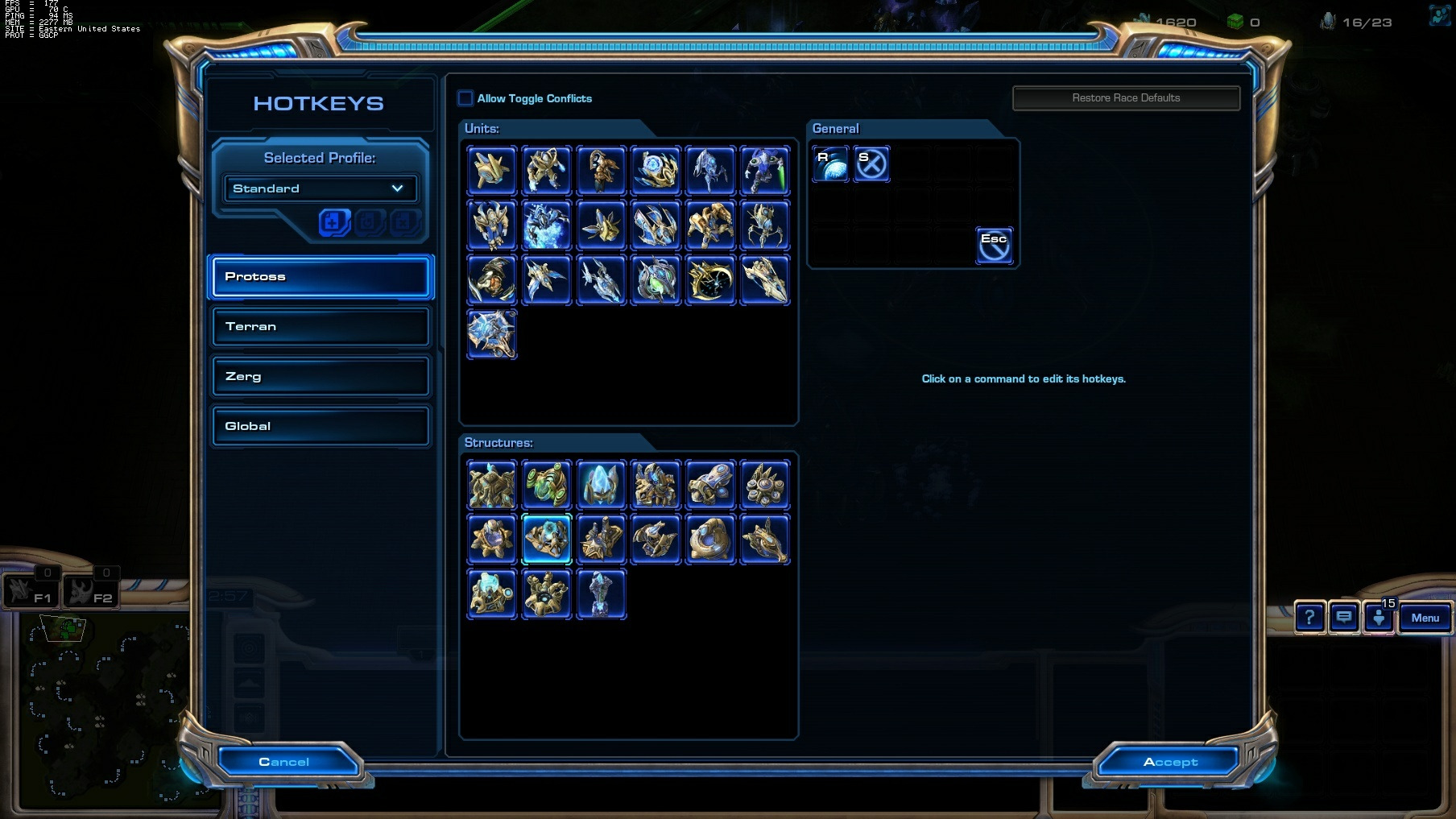Click the minimap in the bottom left
The image size is (1456, 819).
(105, 709)
